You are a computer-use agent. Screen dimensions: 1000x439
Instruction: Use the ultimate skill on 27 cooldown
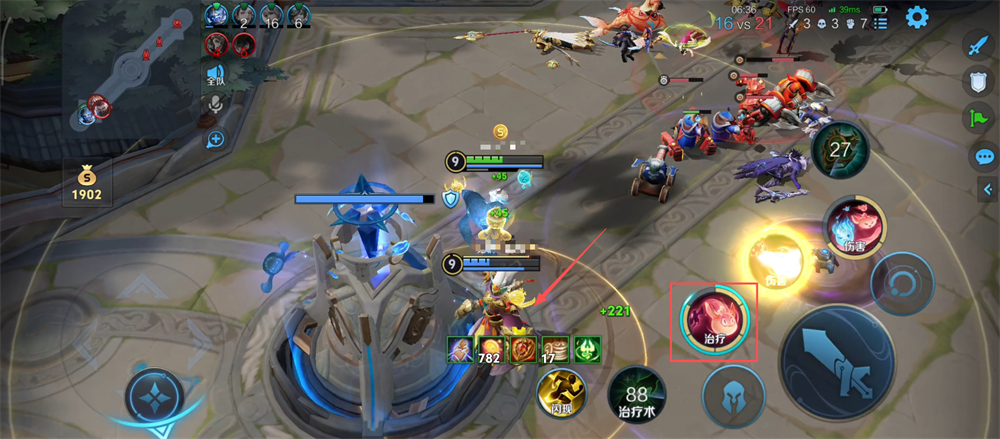coord(840,151)
